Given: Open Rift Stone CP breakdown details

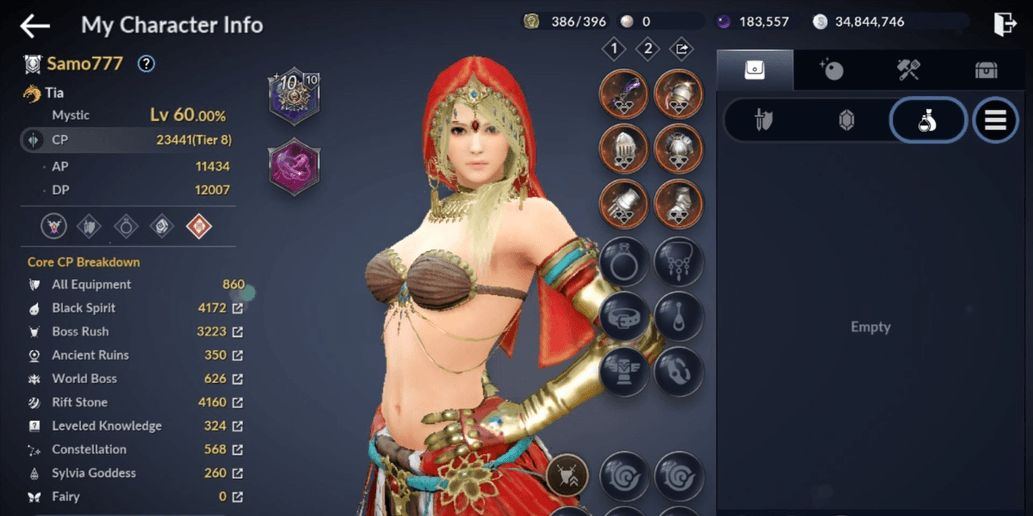Looking at the screenshot, I should 238,402.
